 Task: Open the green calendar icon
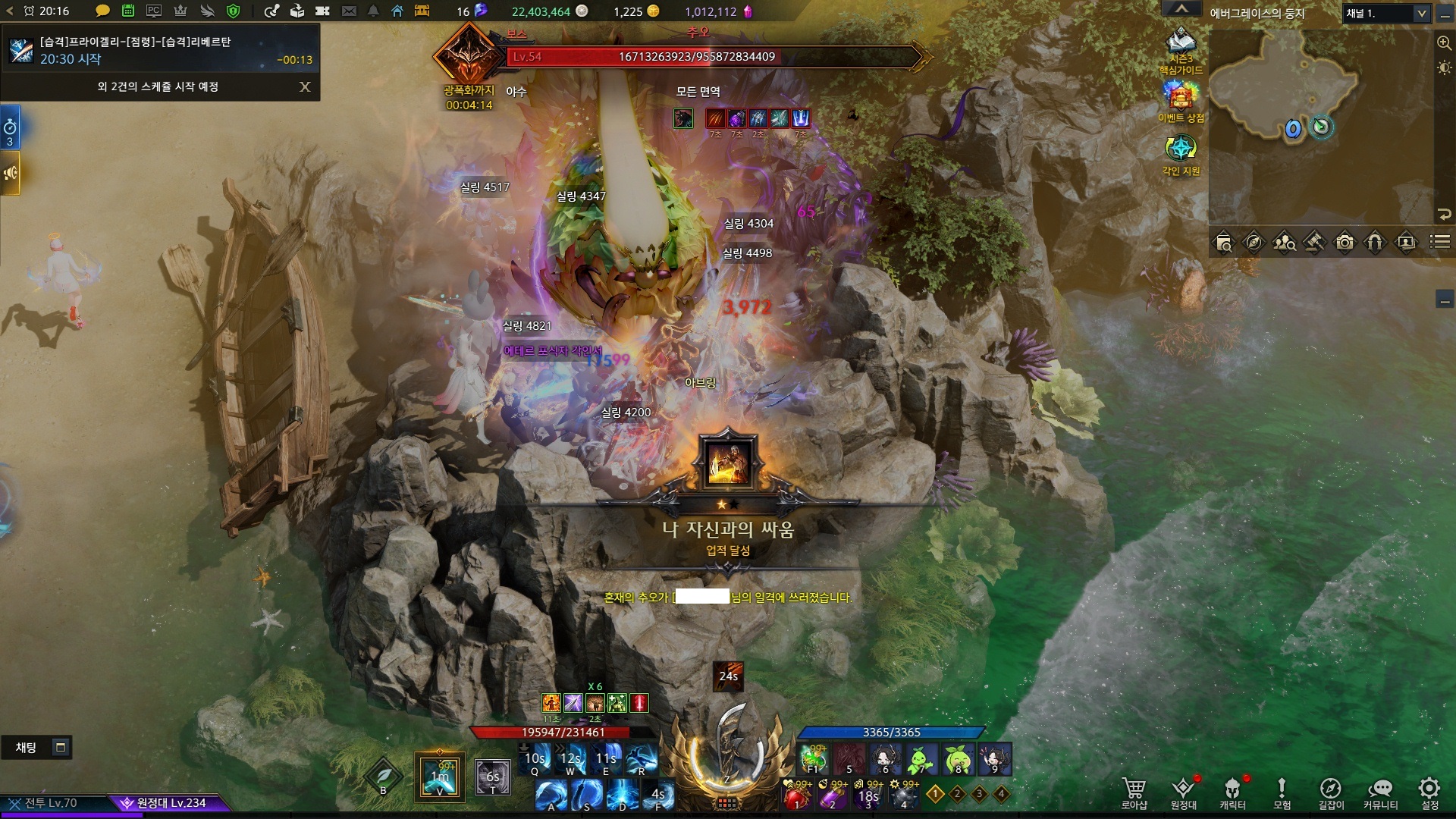point(128,11)
